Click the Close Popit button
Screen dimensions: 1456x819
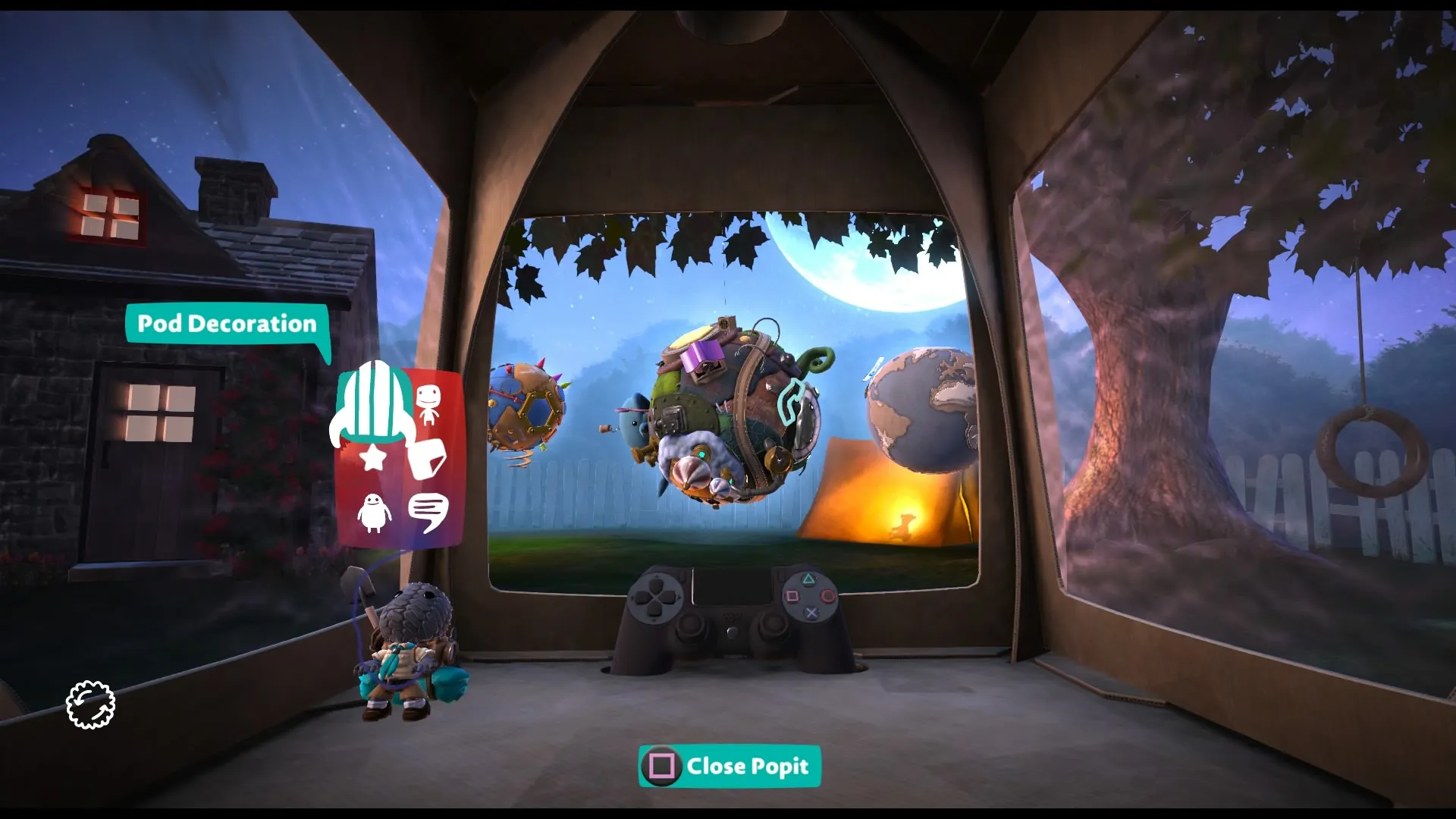pos(730,766)
